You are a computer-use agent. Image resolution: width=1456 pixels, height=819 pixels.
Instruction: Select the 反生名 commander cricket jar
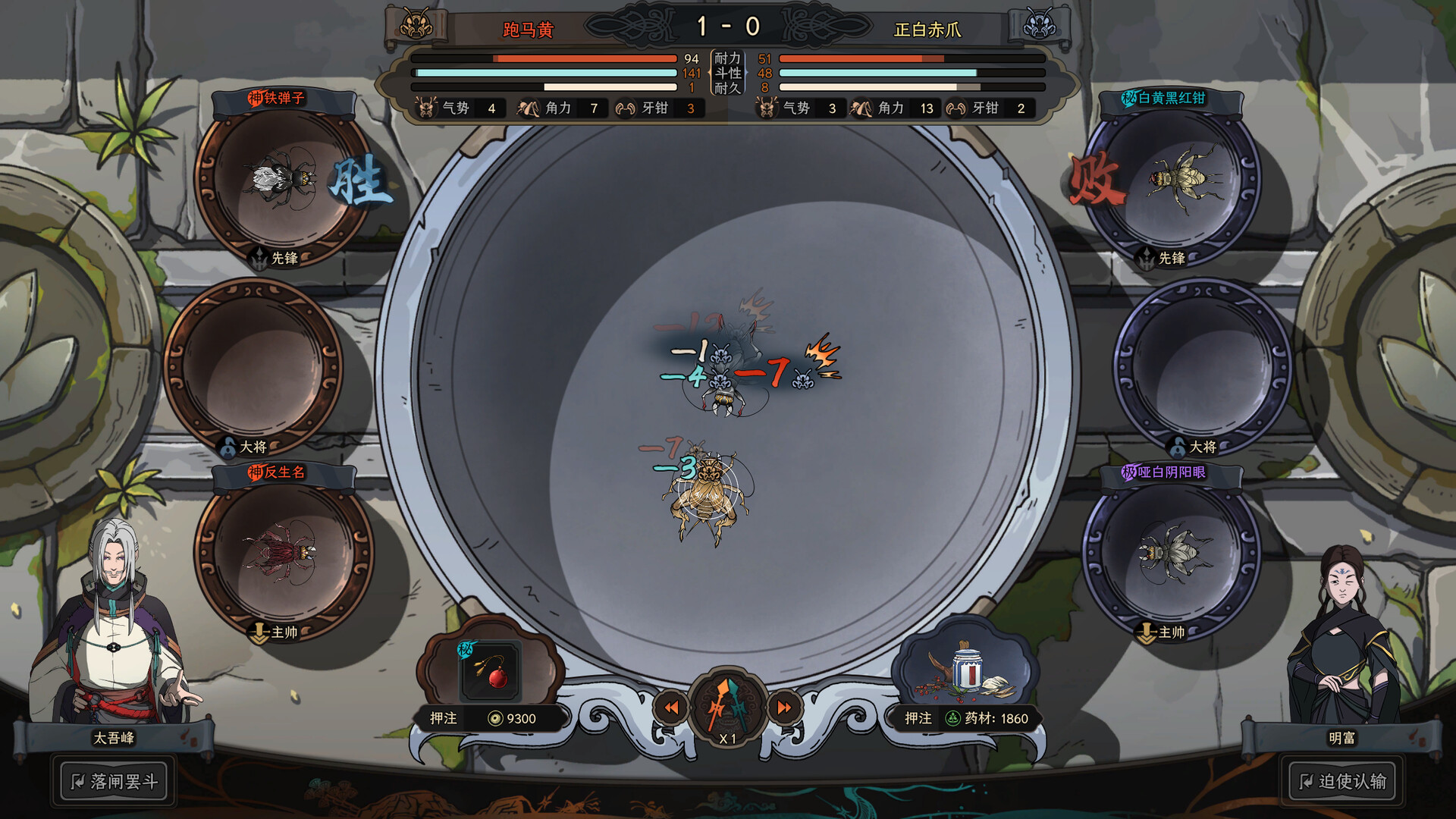coord(282,554)
